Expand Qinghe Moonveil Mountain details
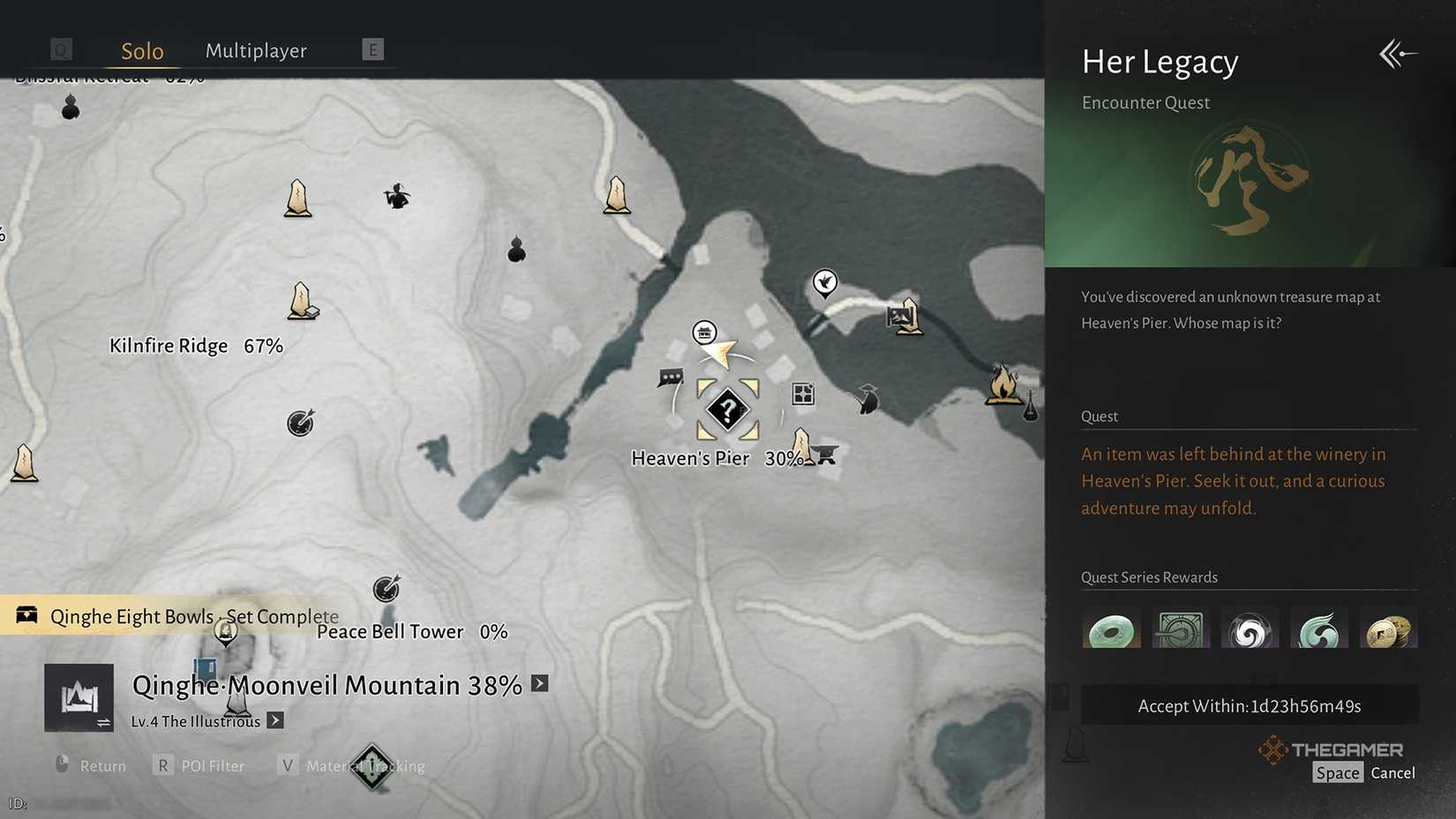This screenshot has width=1456, height=819. (539, 683)
